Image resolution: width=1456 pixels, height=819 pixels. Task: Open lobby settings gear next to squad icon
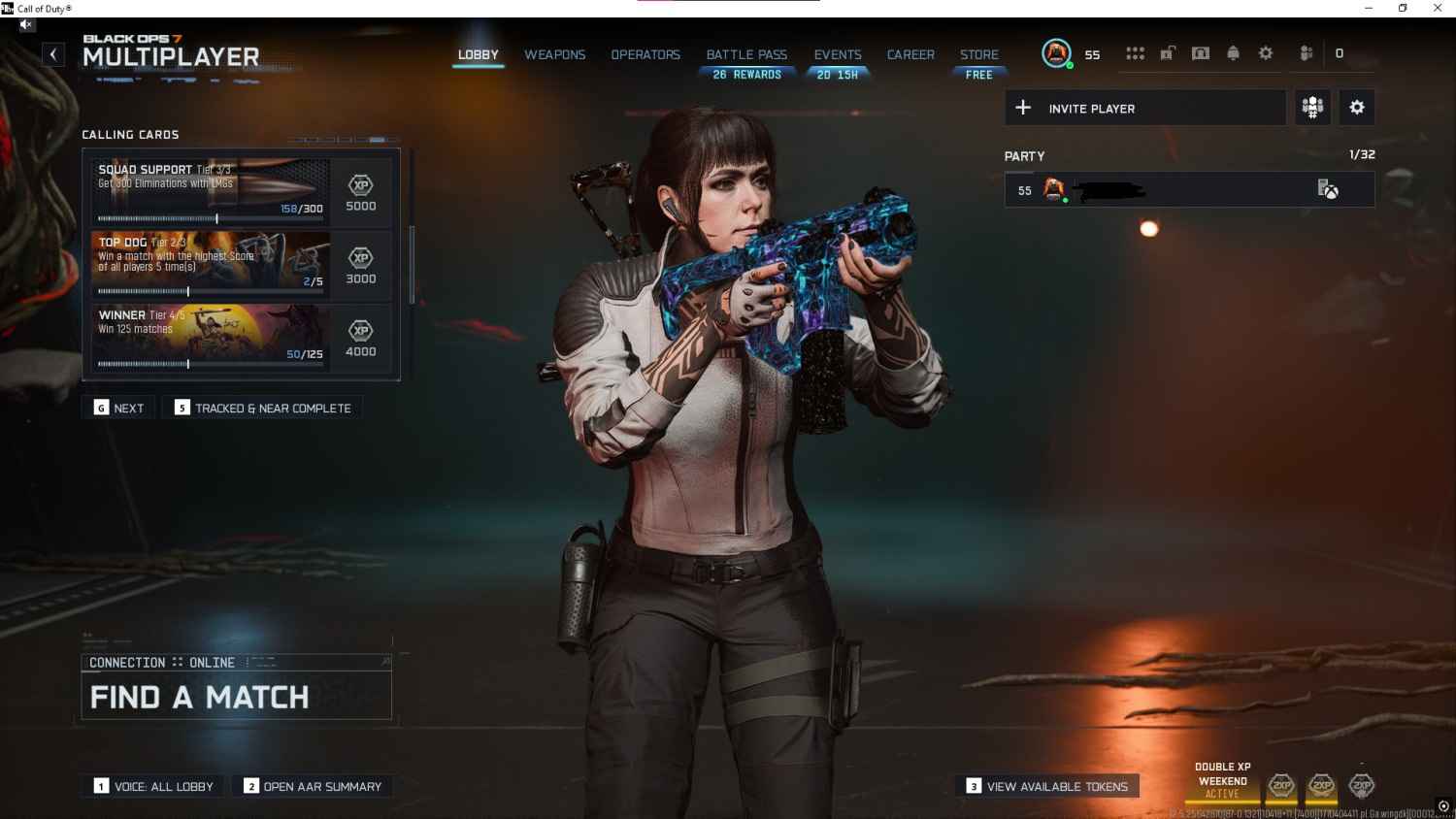click(x=1356, y=108)
